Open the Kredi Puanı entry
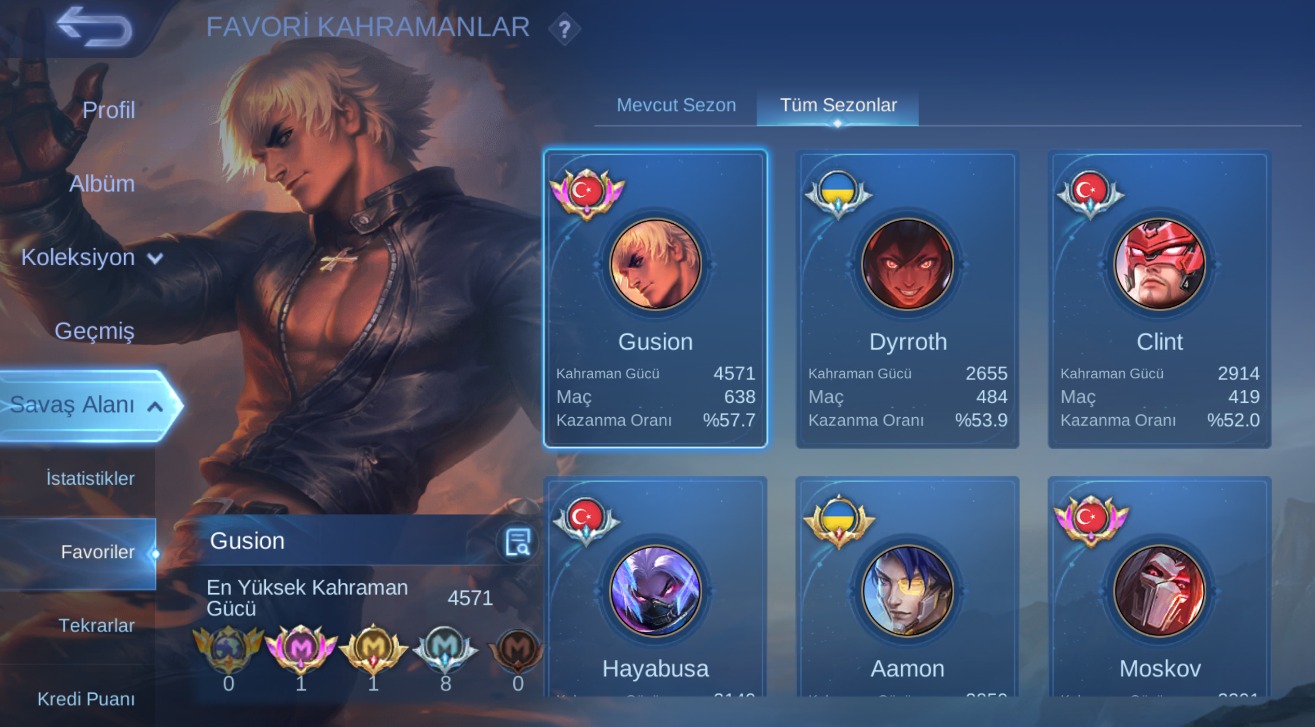Viewport: 1315px width, 727px height. tap(86, 699)
